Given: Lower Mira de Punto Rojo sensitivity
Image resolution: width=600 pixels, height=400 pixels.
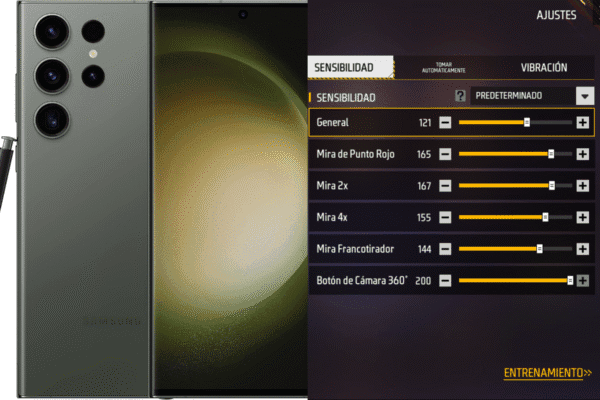Looking at the screenshot, I should coord(445,155).
